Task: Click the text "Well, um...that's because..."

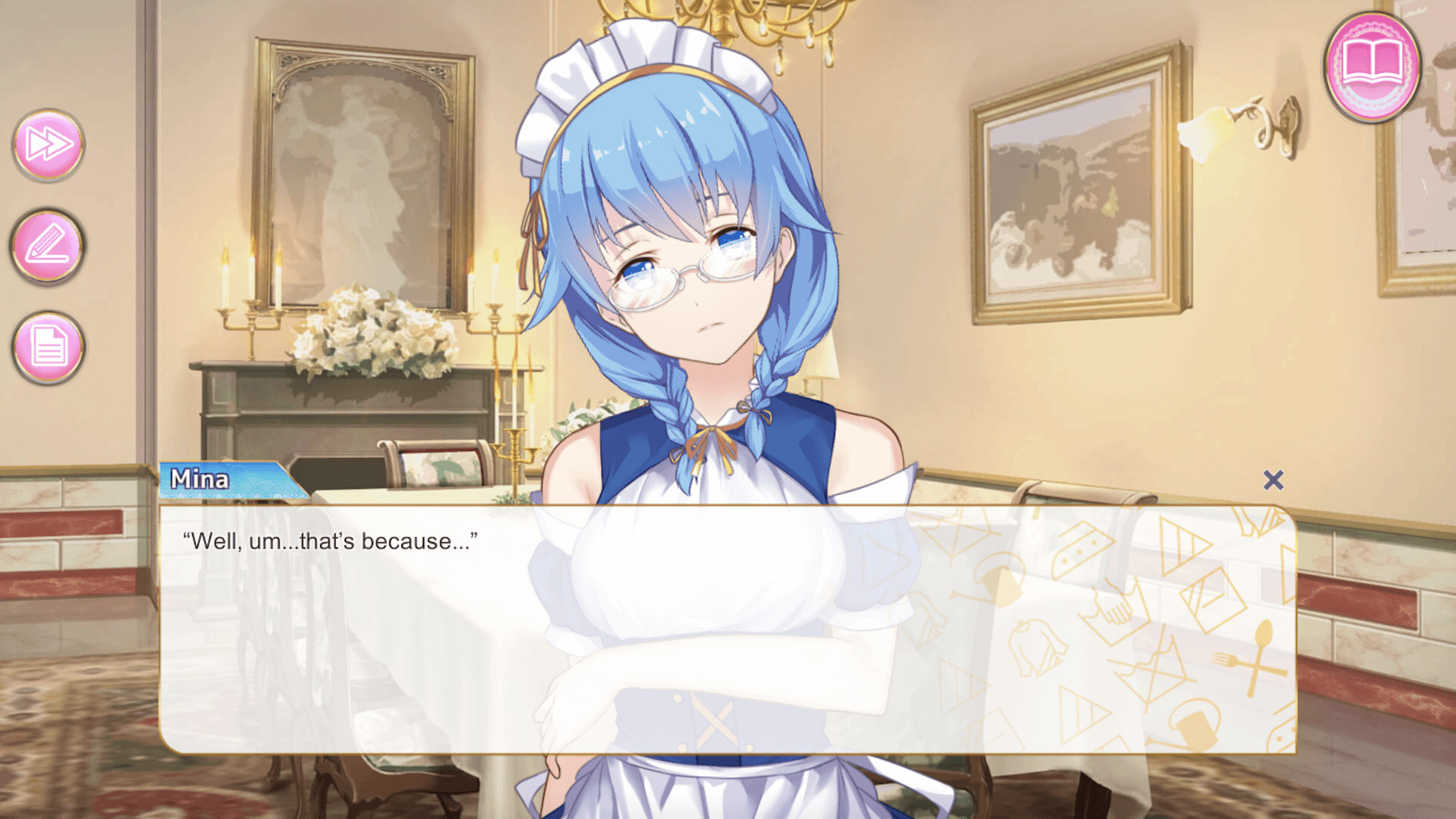Action: 329,540
